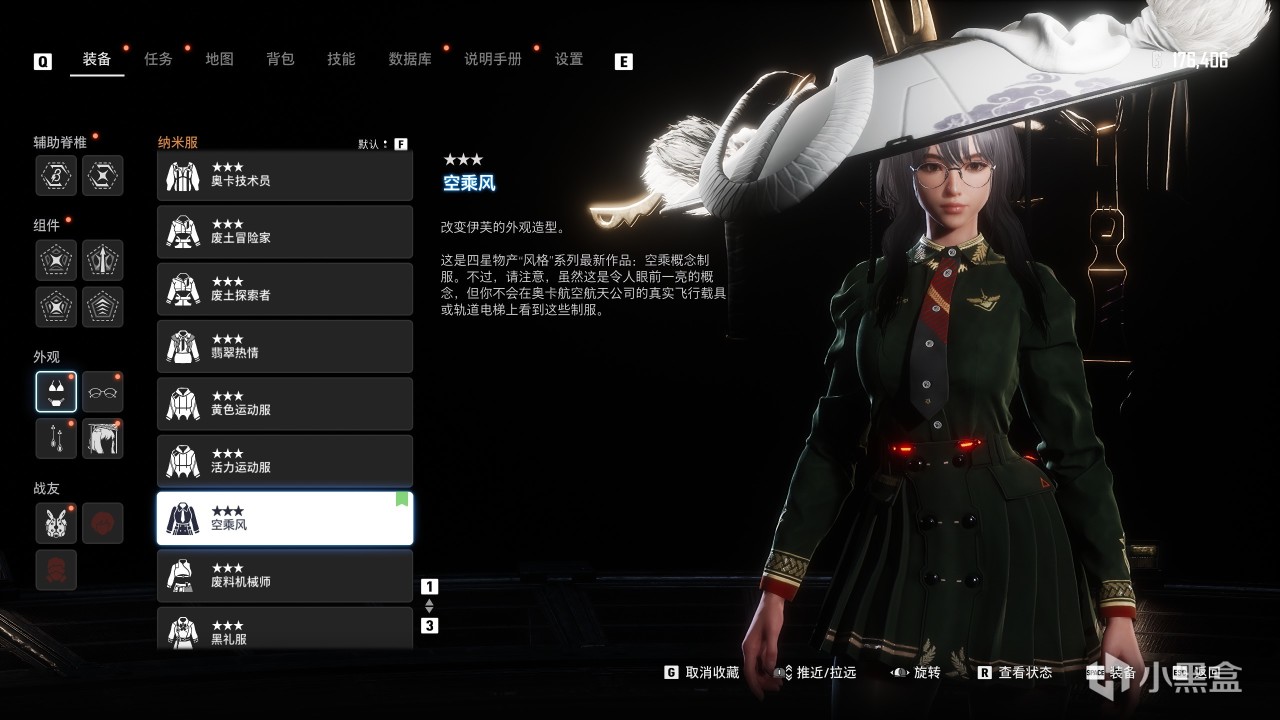Pick the 废土探索者 outfit
This screenshot has width=1280, height=720.
pyautogui.click(x=285, y=289)
